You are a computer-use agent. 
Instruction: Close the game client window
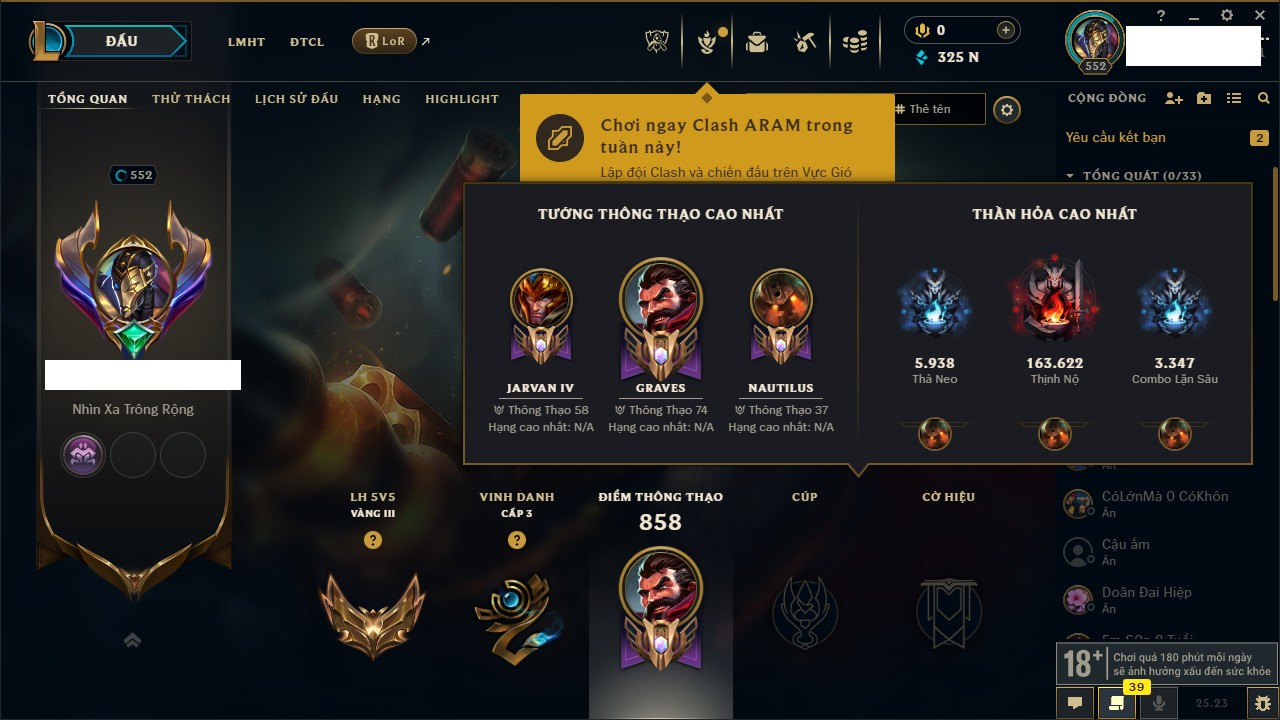1259,15
